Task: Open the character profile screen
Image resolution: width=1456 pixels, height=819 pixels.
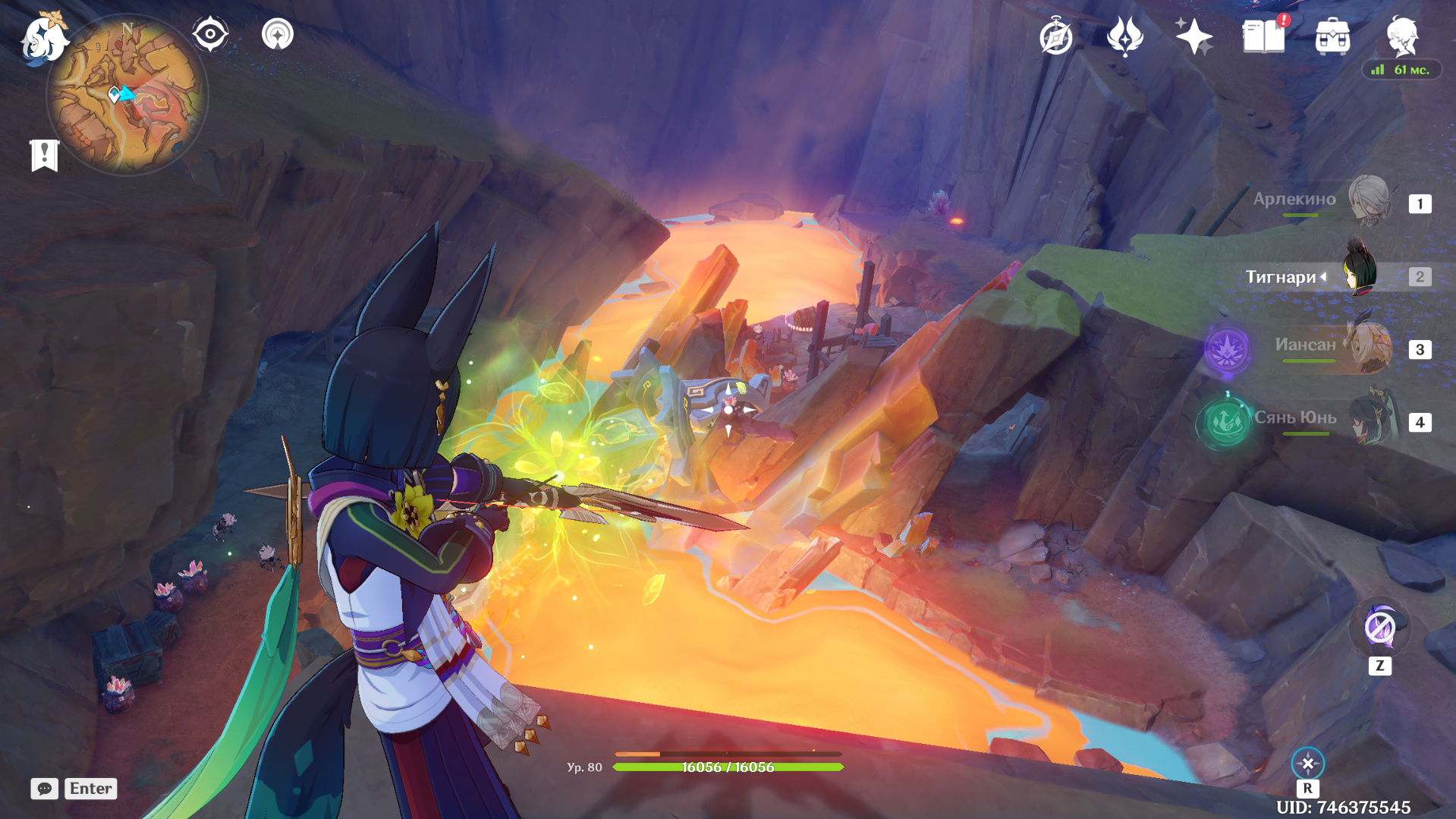Action: click(1402, 36)
